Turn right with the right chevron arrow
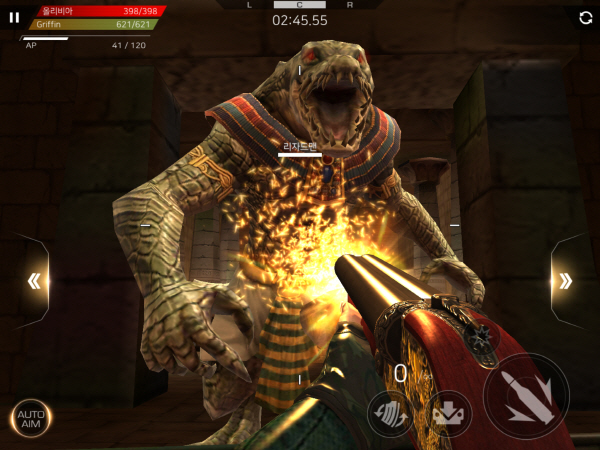 pyautogui.click(x=565, y=281)
